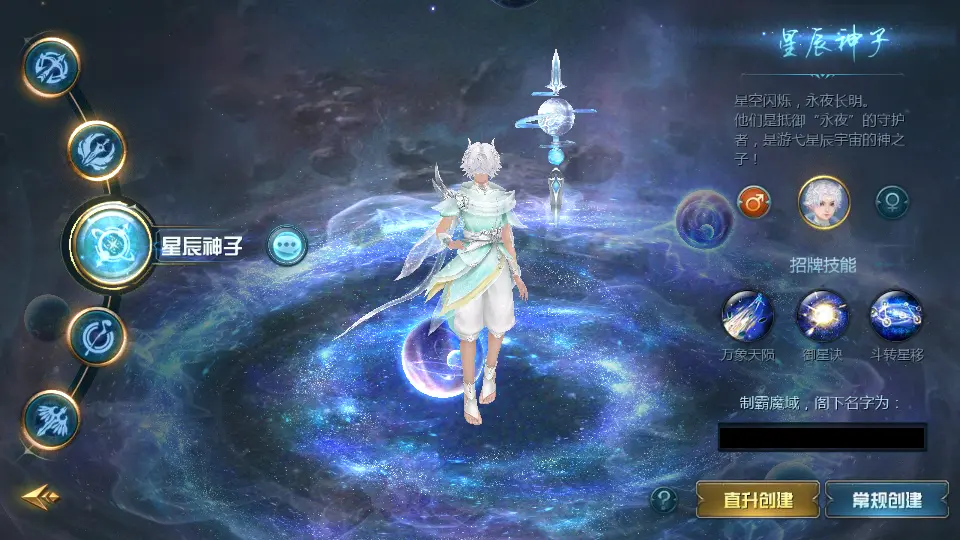View the 御星决 signature skill
The width and height of the screenshot is (960, 540).
[822, 316]
